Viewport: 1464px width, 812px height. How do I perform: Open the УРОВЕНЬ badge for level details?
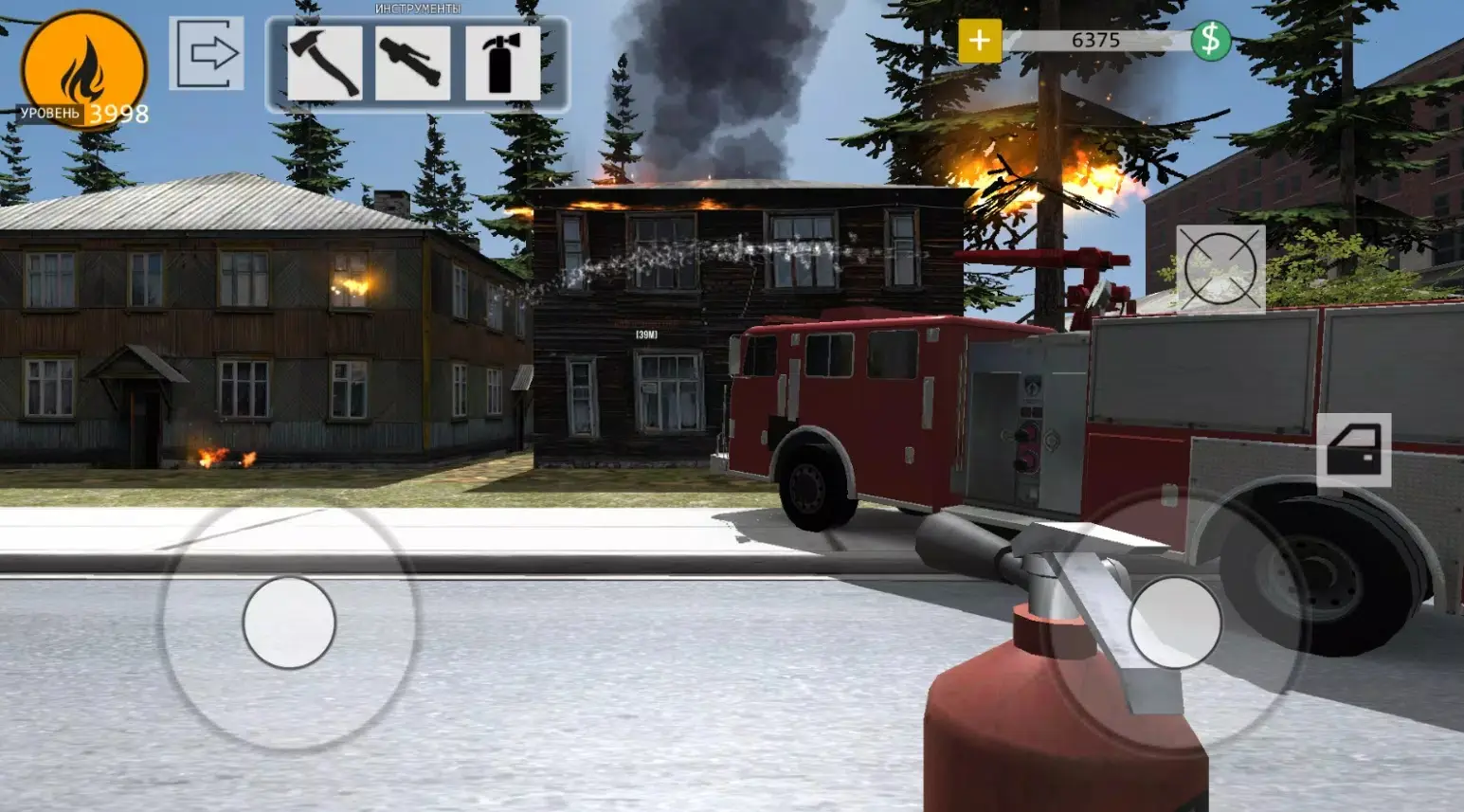(x=81, y=68)
